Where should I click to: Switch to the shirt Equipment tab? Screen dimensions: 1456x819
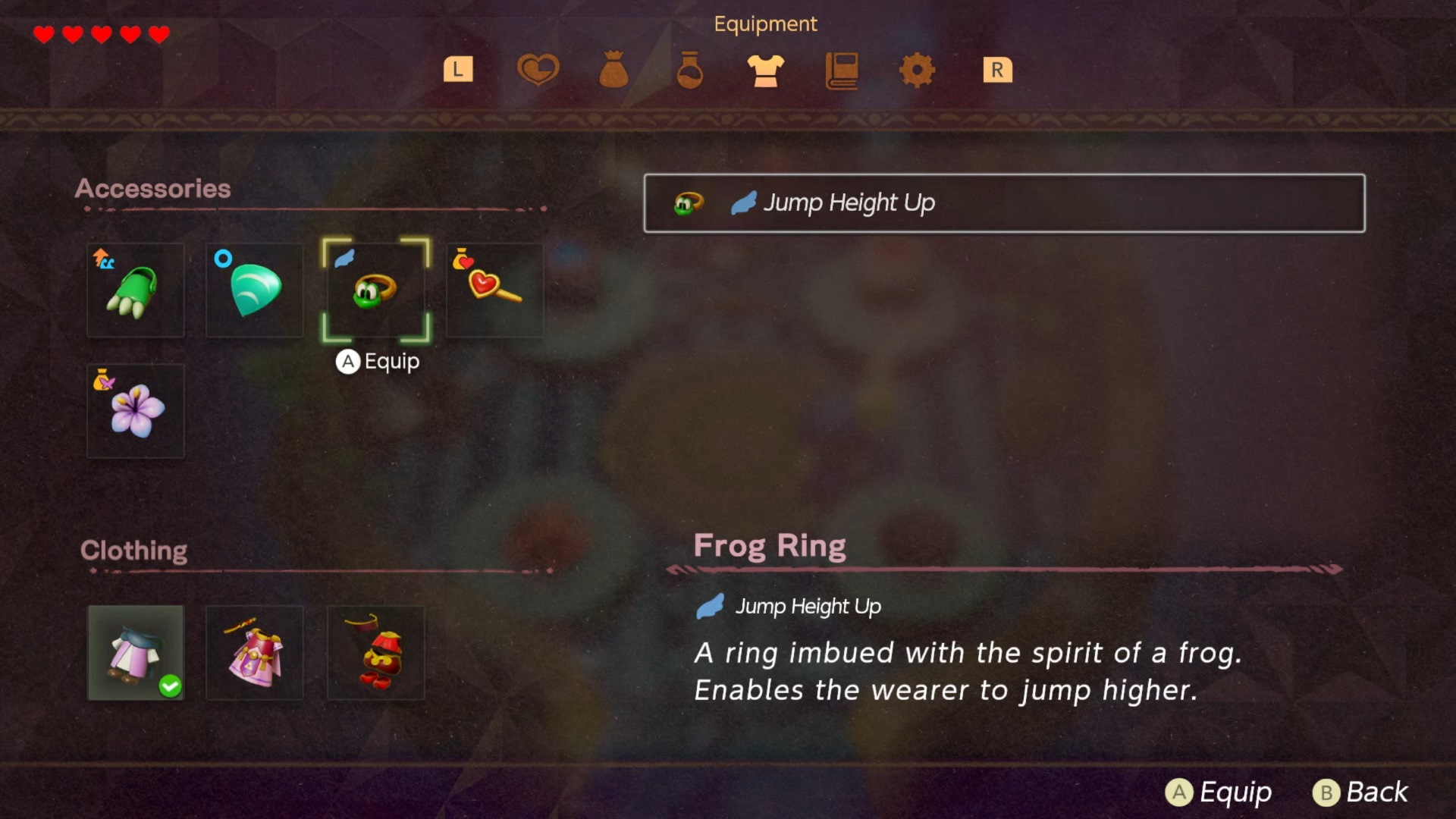(765, 71)
